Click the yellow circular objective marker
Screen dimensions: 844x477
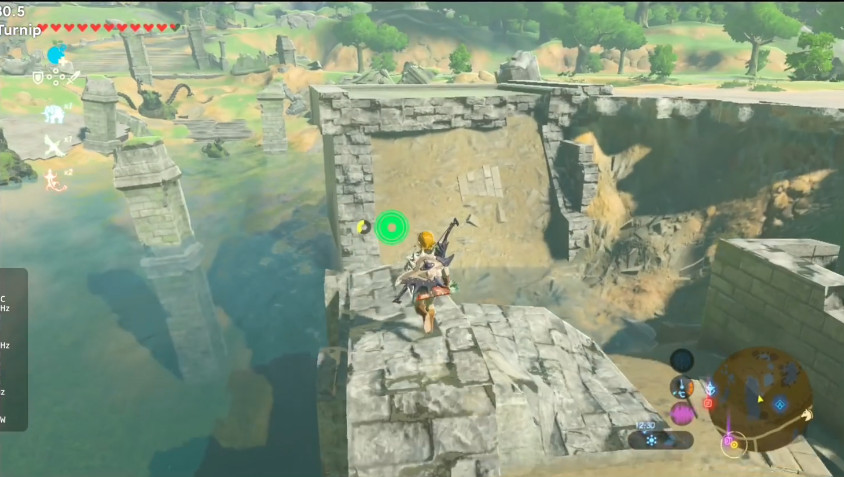(363, 227)
